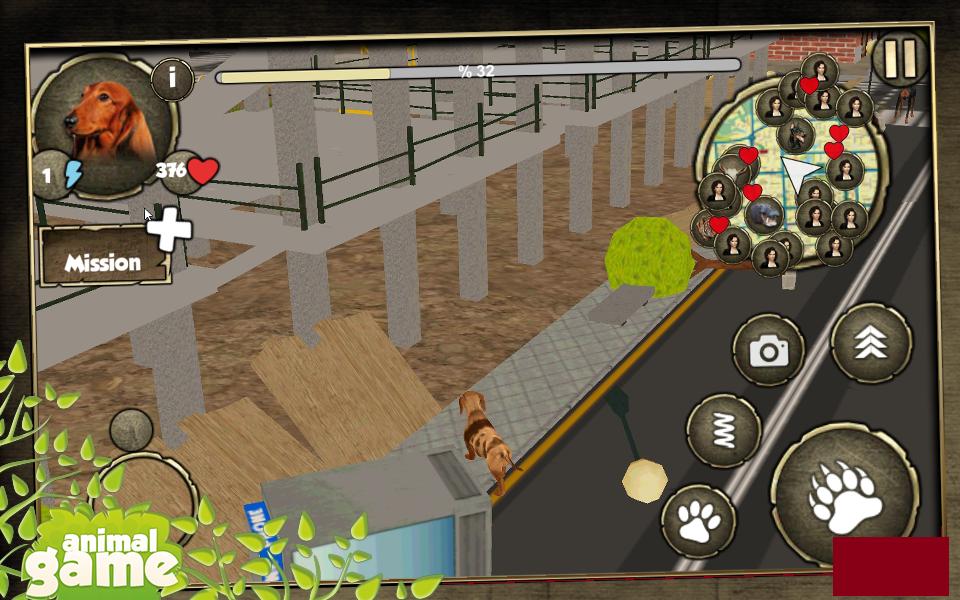The height and width of the screenshot is (600, 960).
Task: Open the circular minimap
Action: 790,170
